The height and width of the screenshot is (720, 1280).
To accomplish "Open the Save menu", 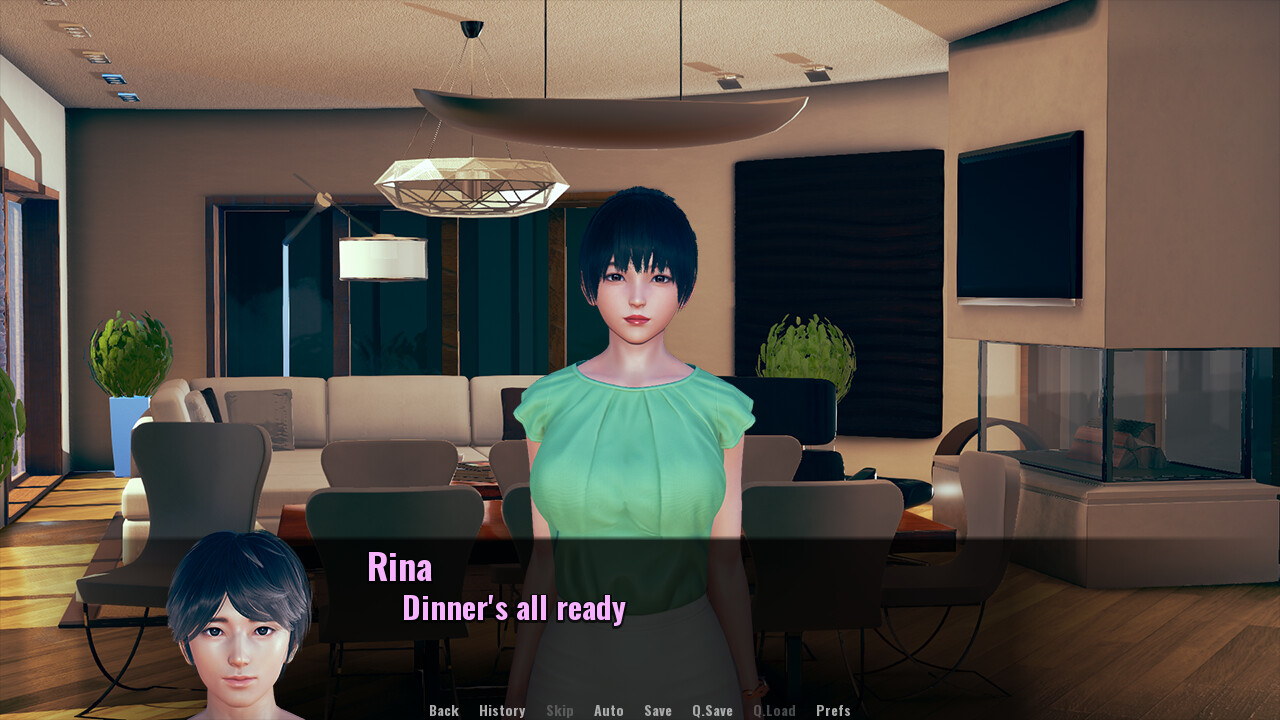I will point(658,711).
